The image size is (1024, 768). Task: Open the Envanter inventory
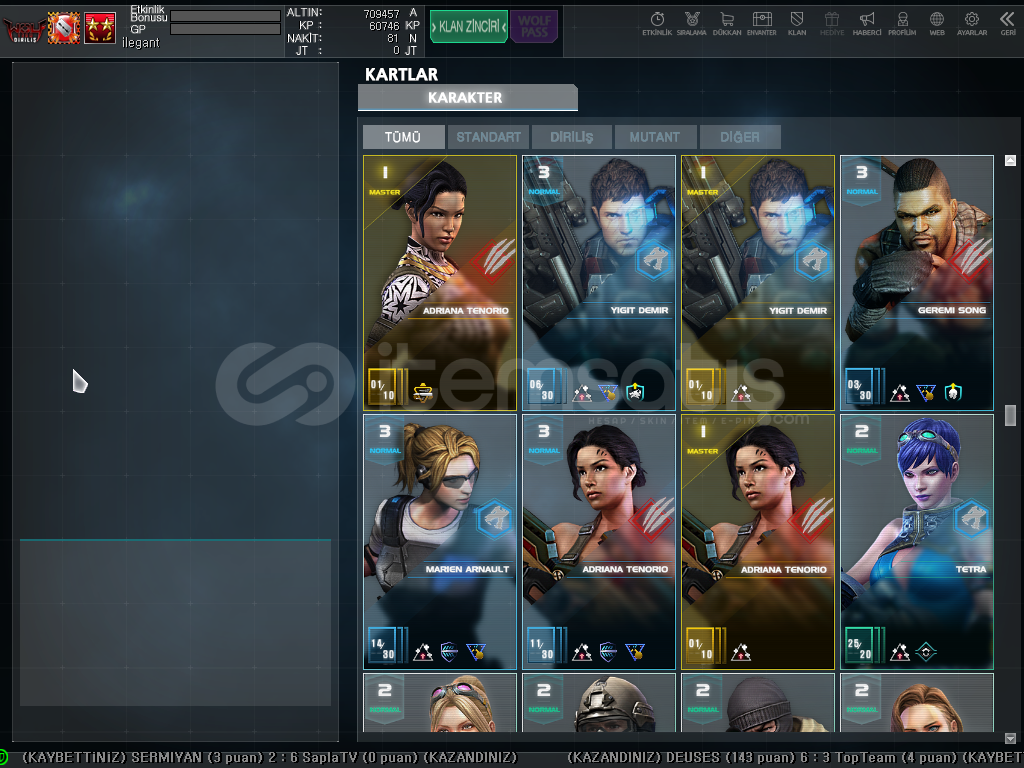pyautogui.click(x=762, y=24)
